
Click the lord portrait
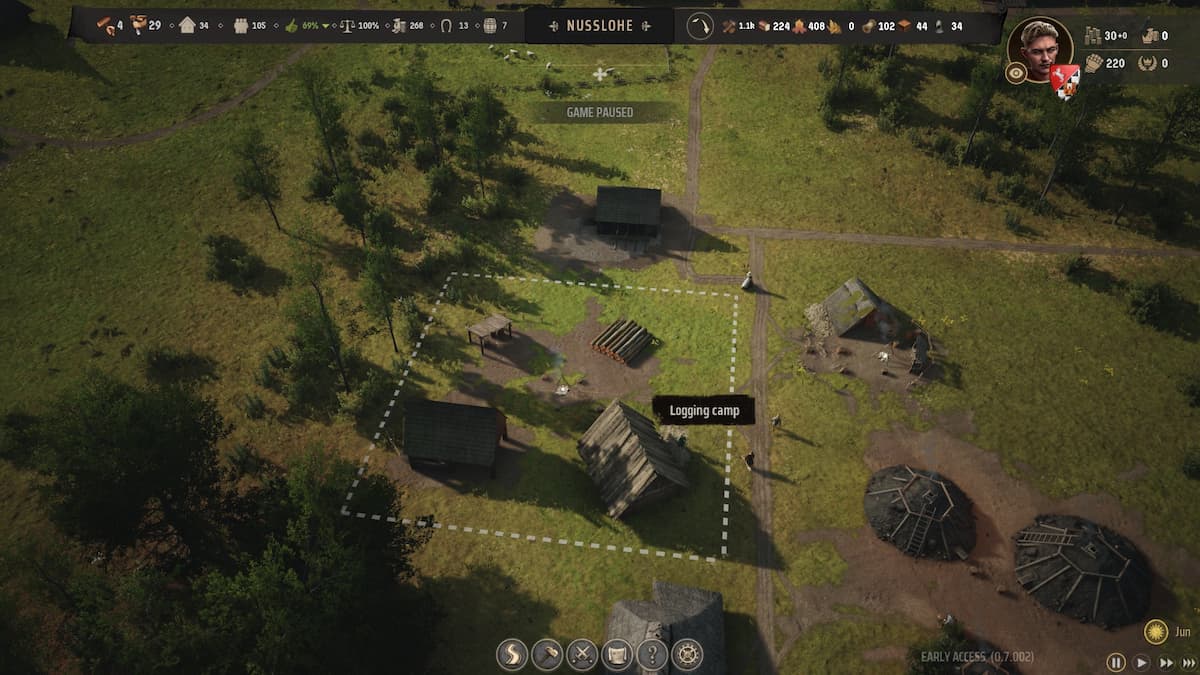[1040, 47]
